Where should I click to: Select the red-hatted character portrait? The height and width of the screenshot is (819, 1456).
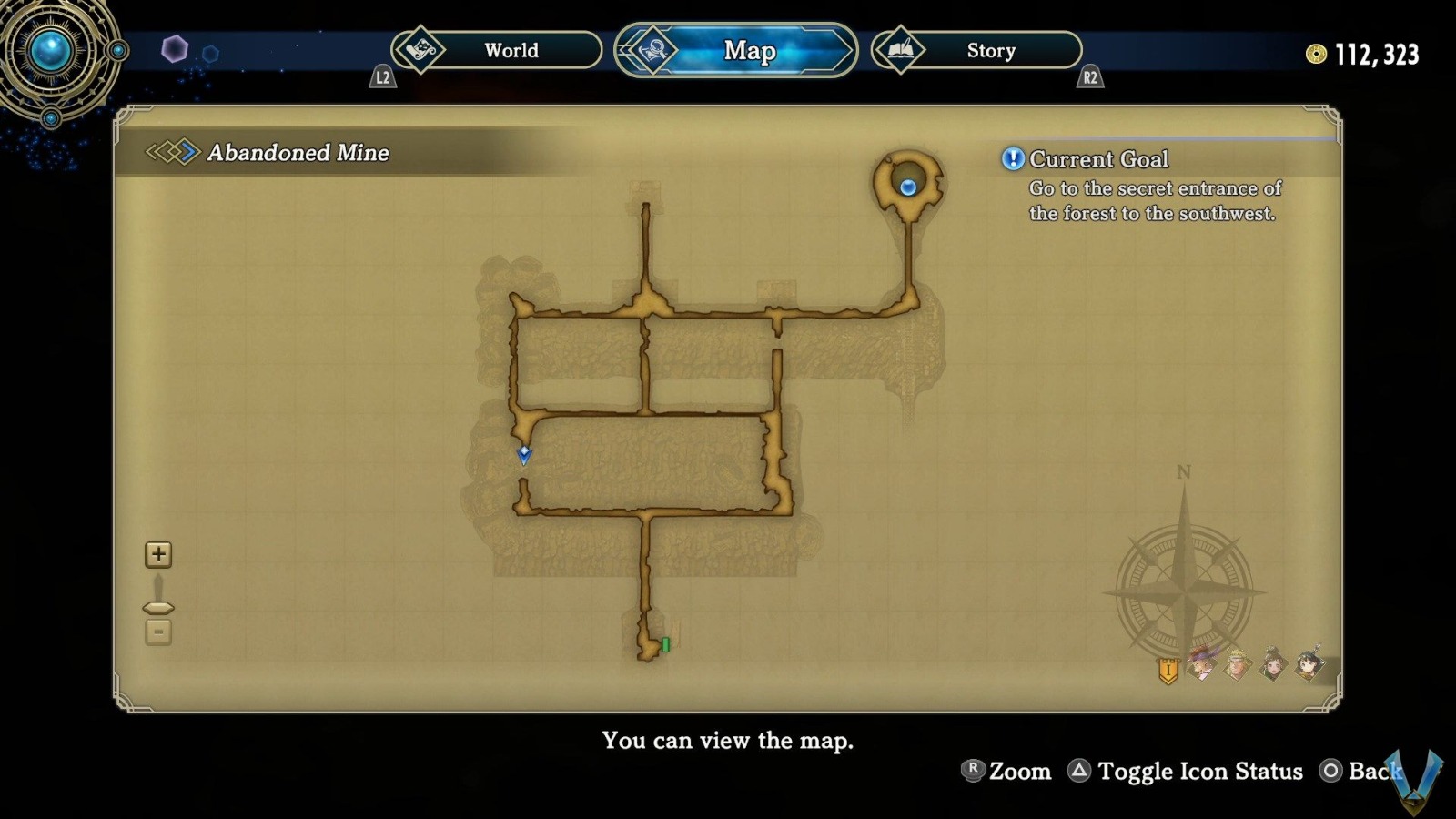coord(1201,667)
